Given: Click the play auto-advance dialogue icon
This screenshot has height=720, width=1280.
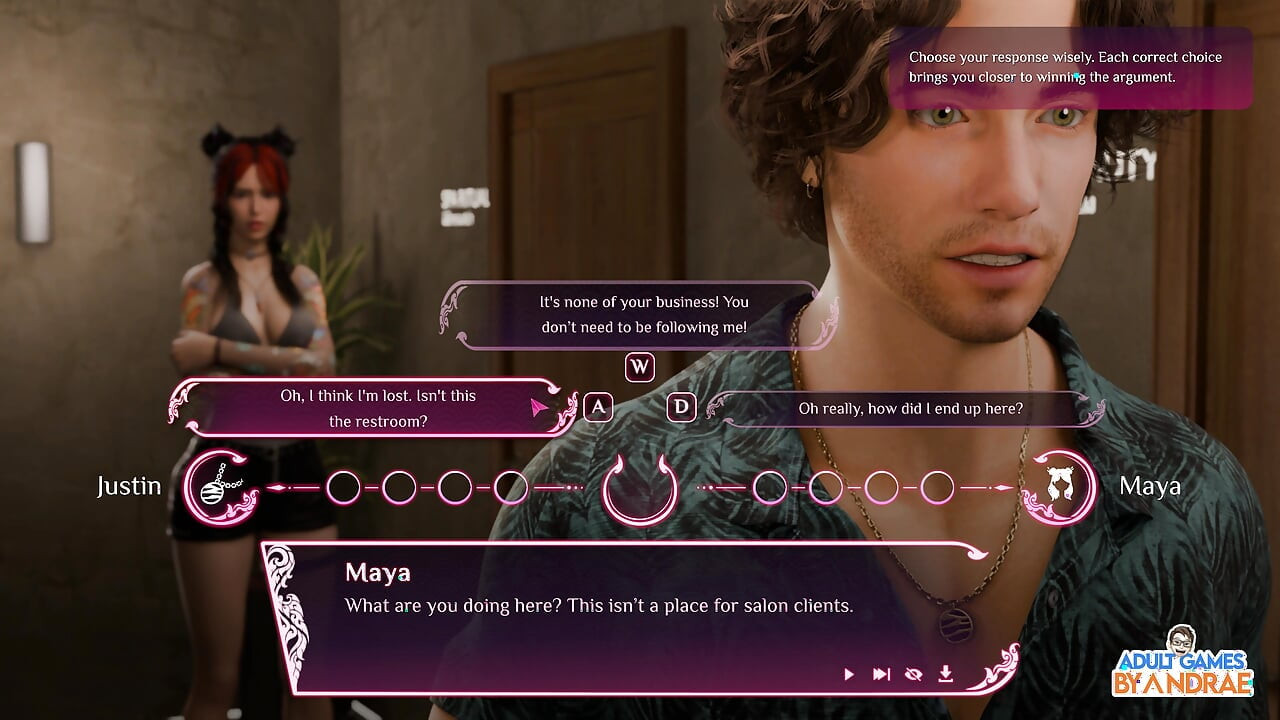Looking at the screenshot, I should pyautogui.click(x=849, y=674).
